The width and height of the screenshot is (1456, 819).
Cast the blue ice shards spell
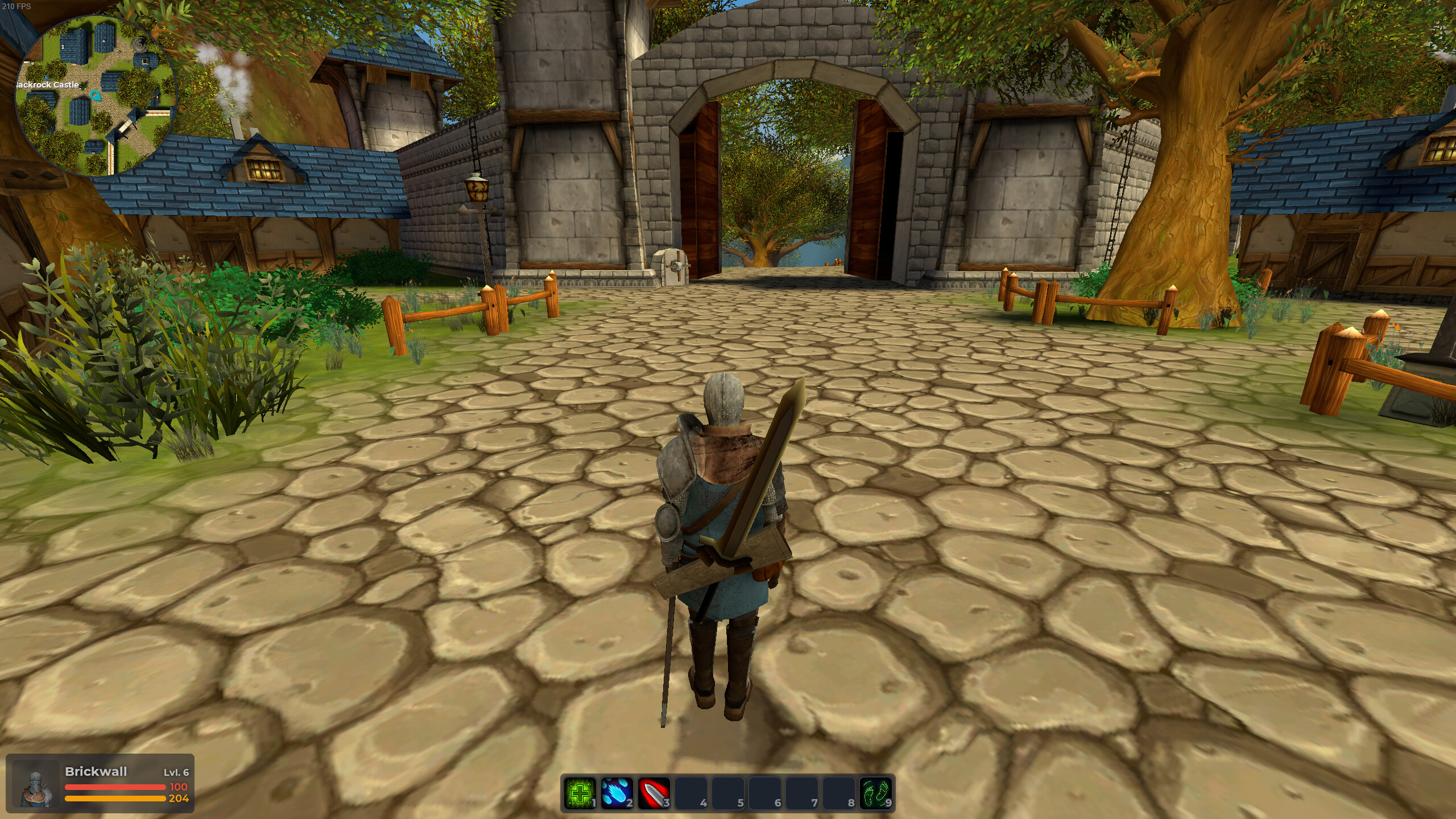617,793
